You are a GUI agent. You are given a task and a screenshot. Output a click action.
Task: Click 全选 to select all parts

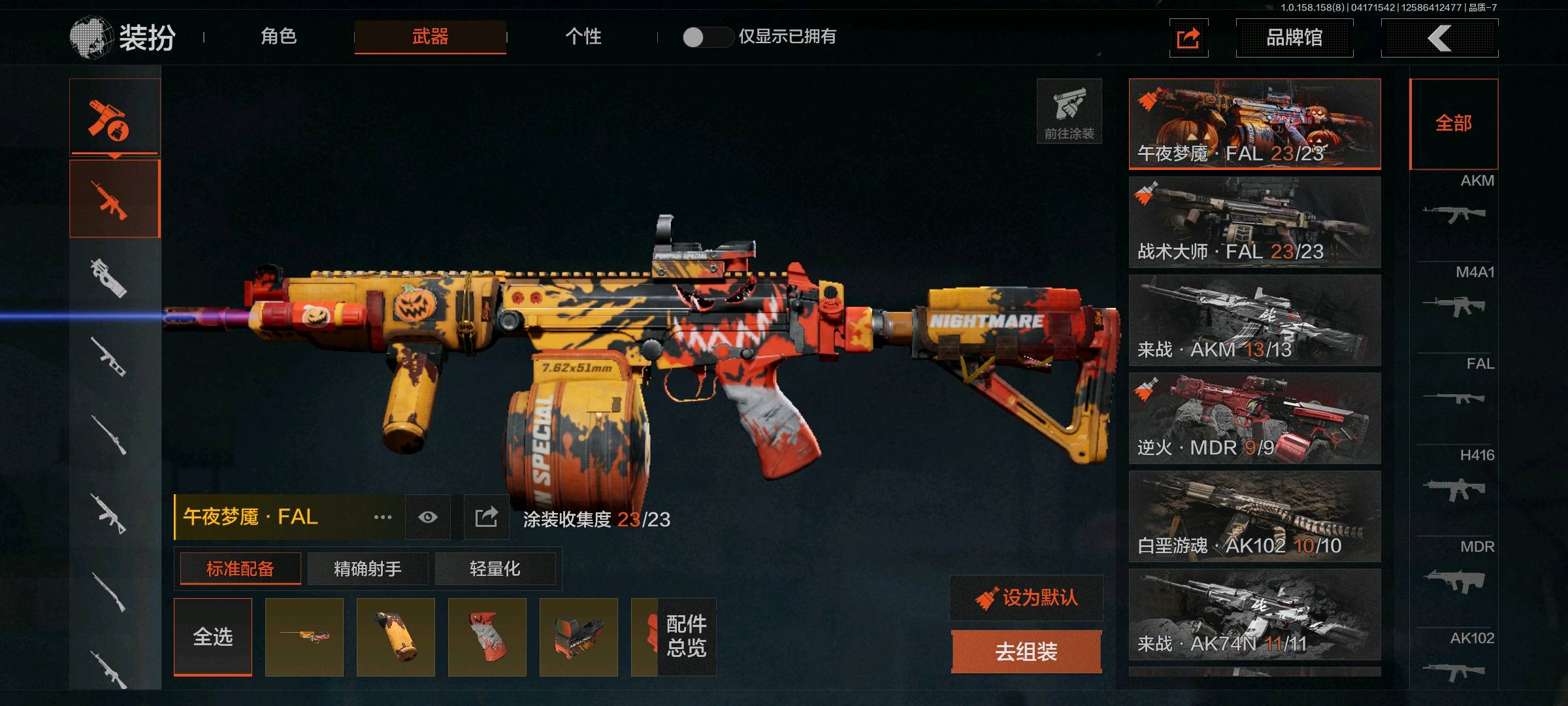click(x=213, y=637)
